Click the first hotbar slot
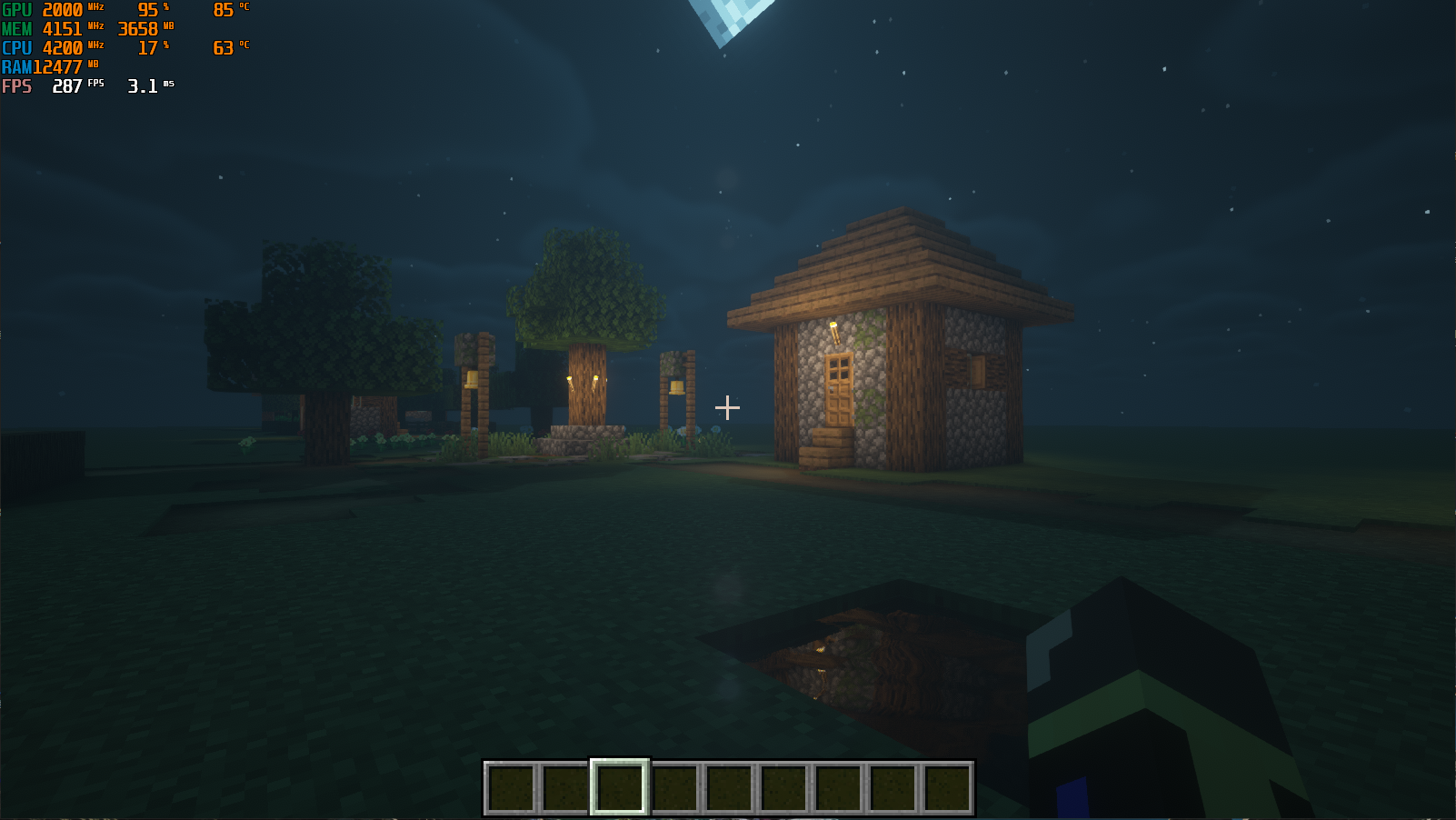The height and width of the screenshot is (820, 1456). pos(513,785)
